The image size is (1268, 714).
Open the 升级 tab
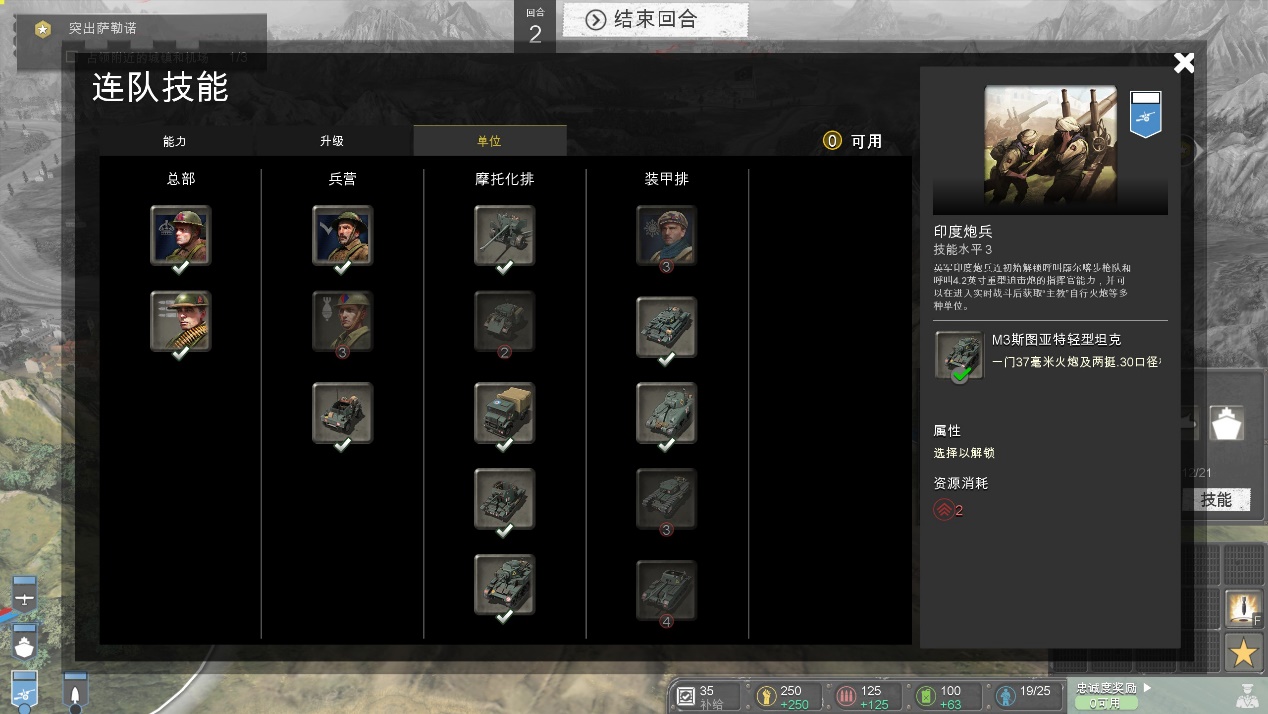click(x=332, y=141)
